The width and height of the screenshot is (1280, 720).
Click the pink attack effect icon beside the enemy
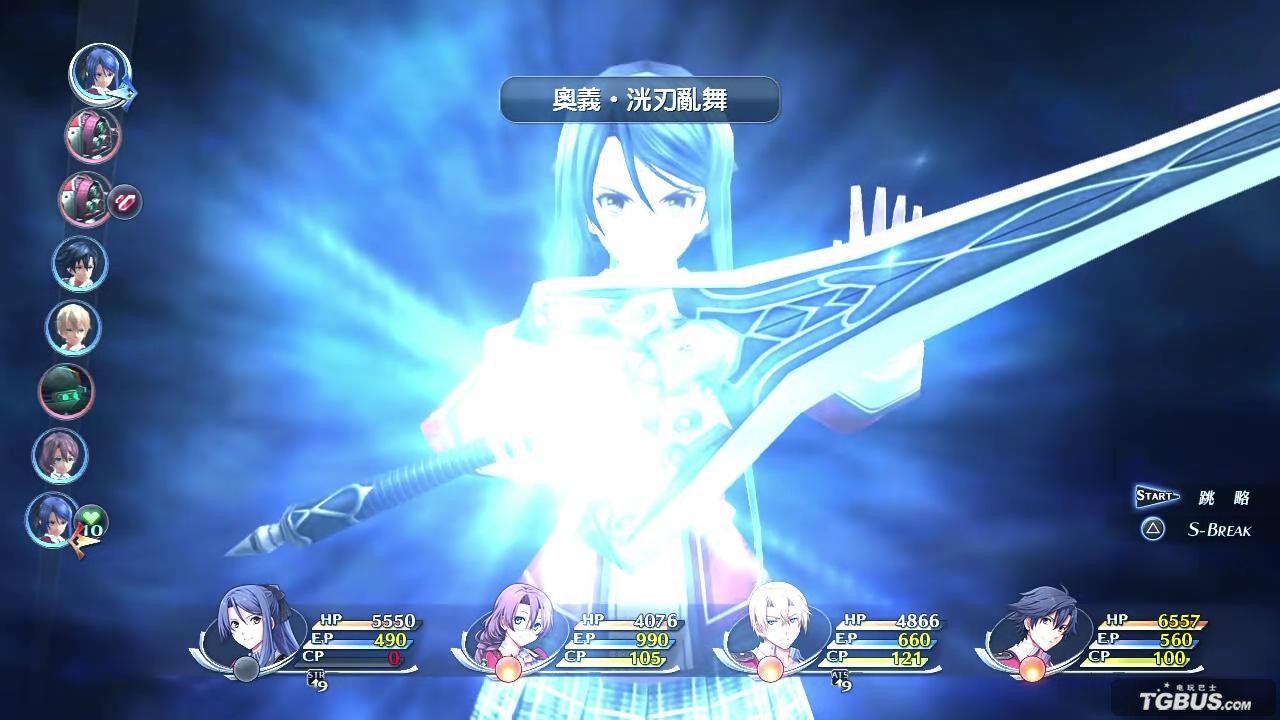coord(125,203)
